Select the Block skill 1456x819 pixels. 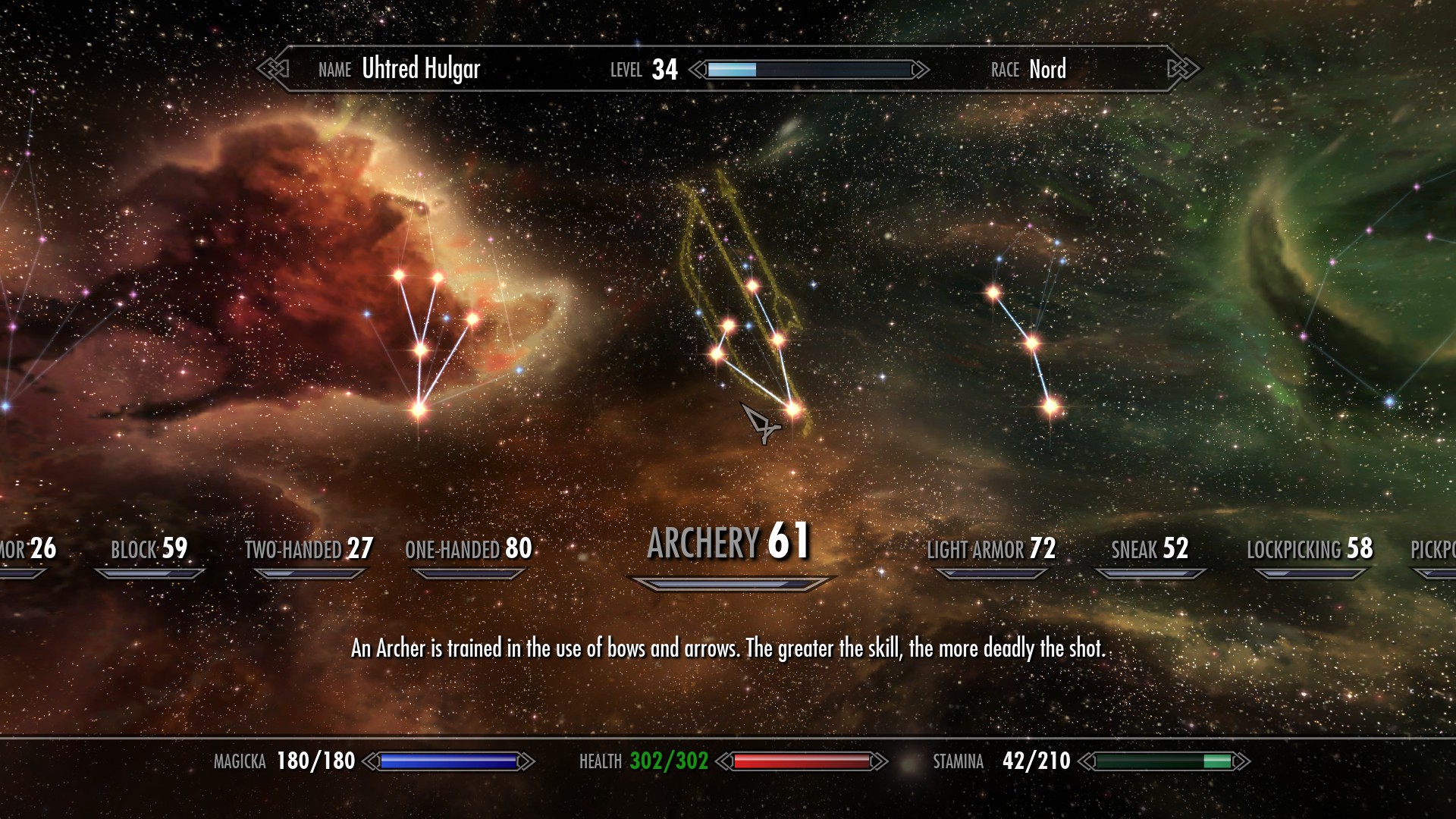pos(149,549)
